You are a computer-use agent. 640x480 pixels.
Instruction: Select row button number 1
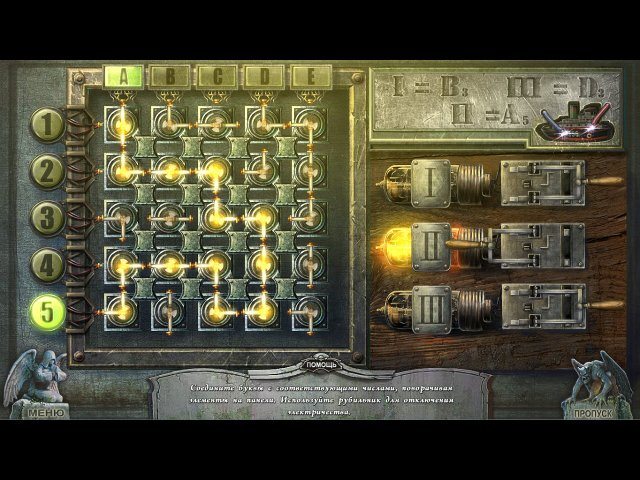[x=46, y=125]
